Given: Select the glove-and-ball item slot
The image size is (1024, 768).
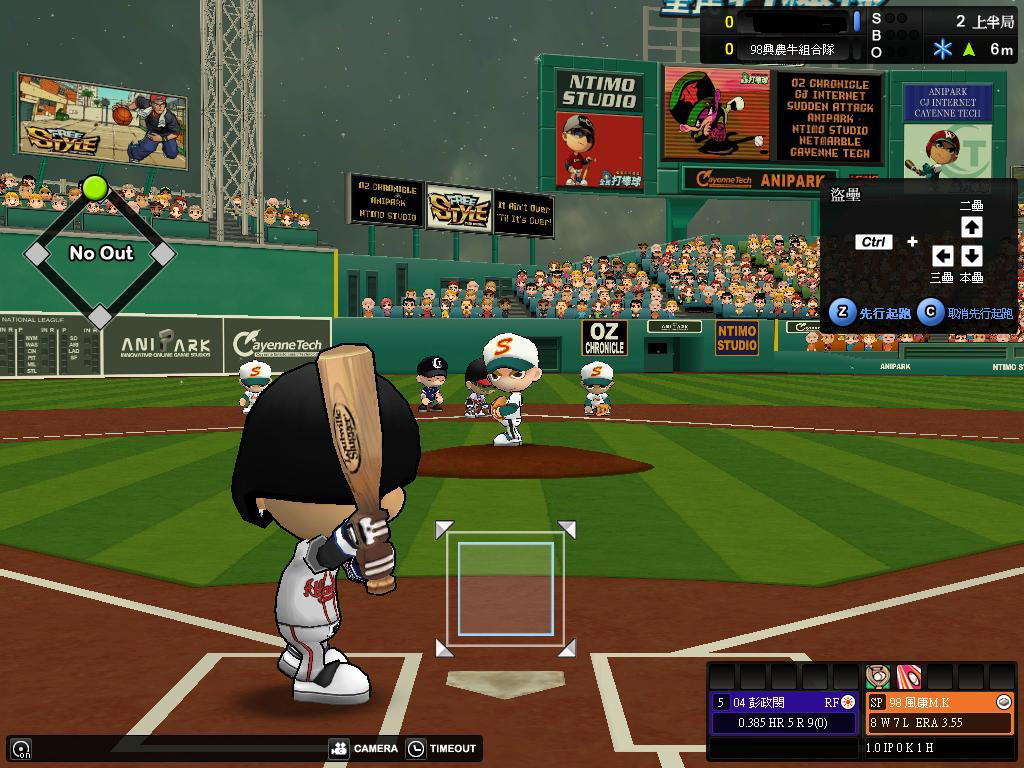Looking at the screenshot, I should pyautogui.click(x=878, y=675).
